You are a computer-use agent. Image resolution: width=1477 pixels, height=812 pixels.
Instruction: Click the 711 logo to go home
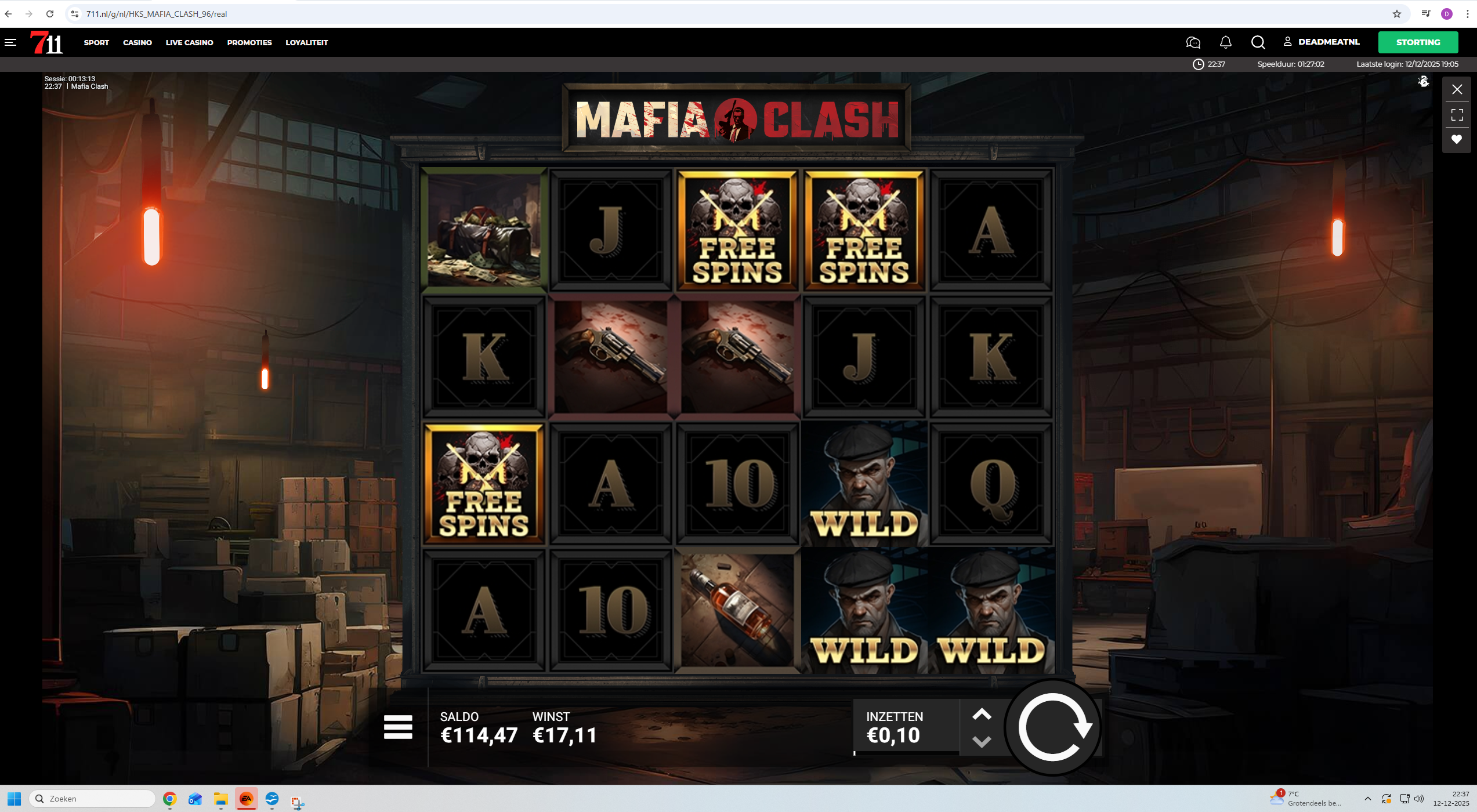[46, 42]
